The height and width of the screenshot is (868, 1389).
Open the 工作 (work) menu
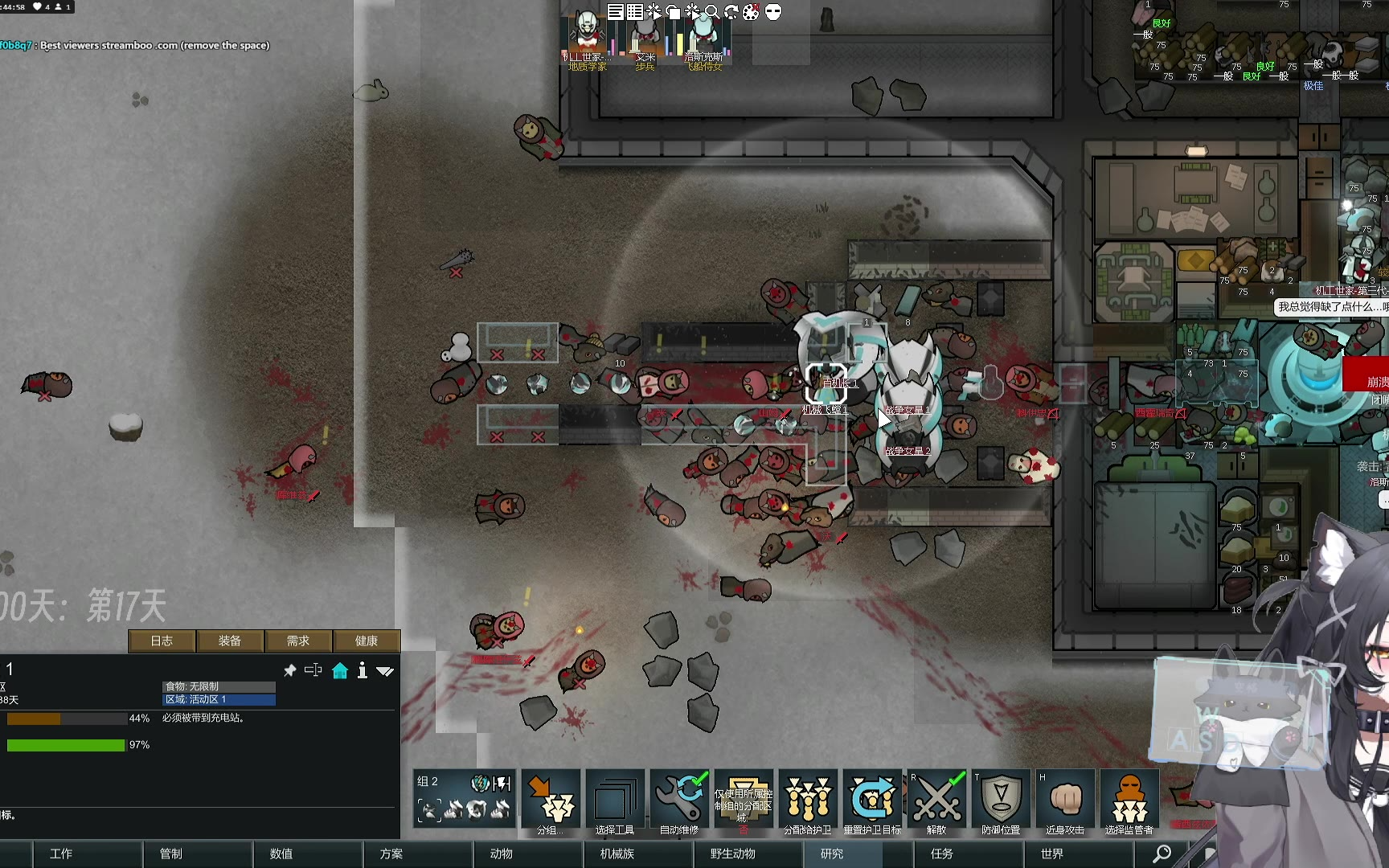61,854
